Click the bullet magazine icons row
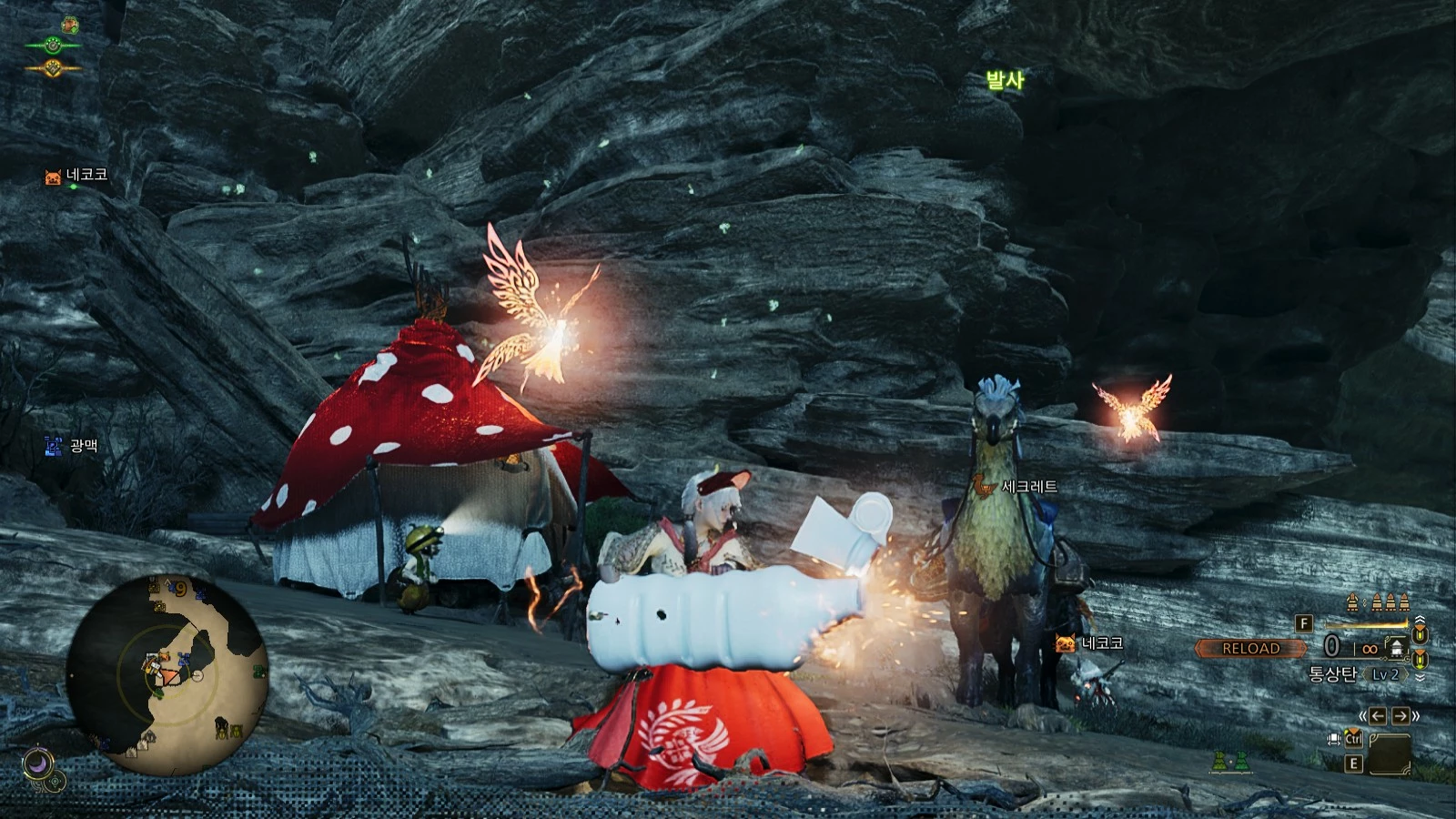The height and width of the screenshot is (819, 1456). [x=1378, y=602]
